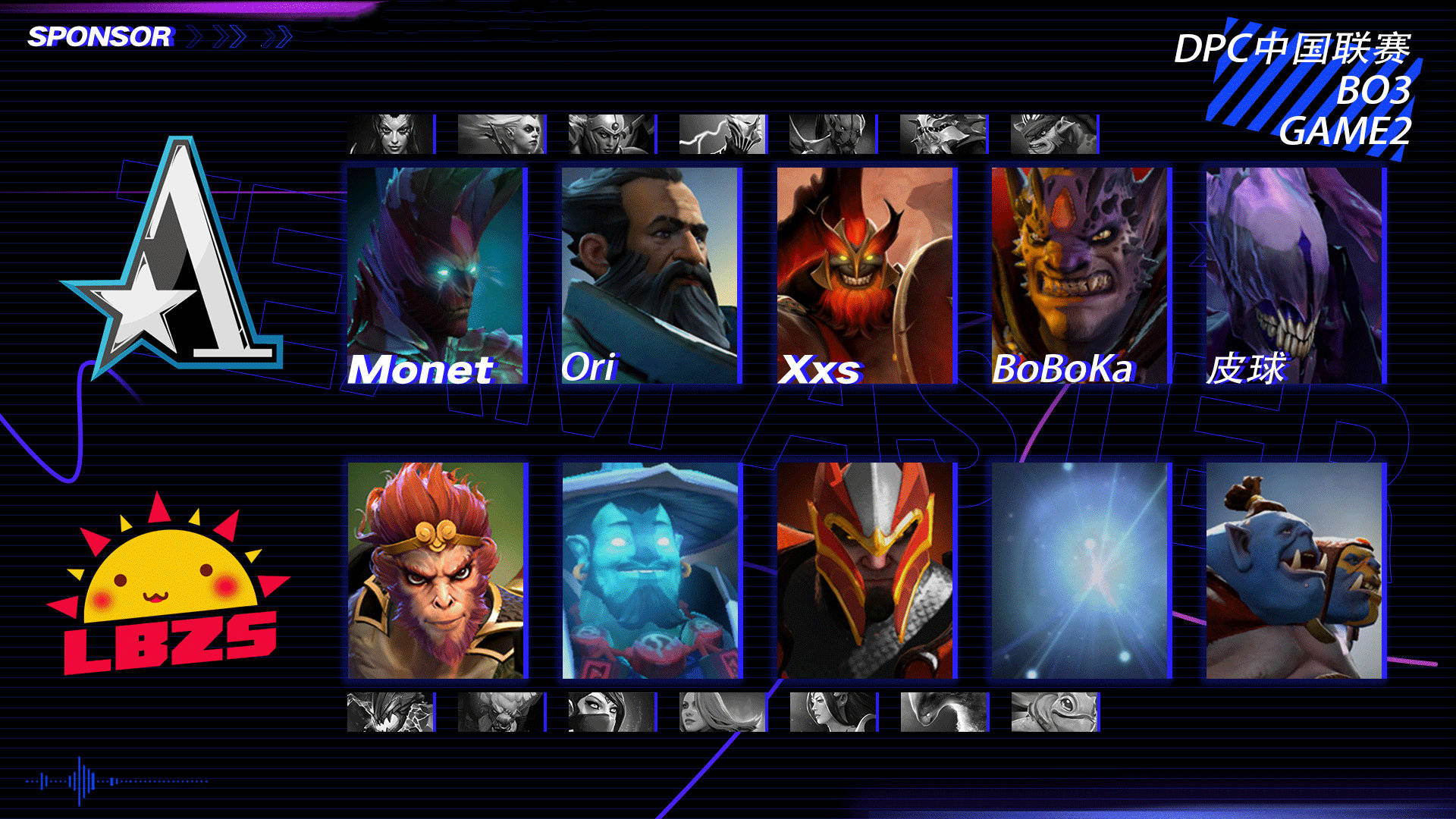
Task: Select the Monkey King pick card
Action: (436, 570)
